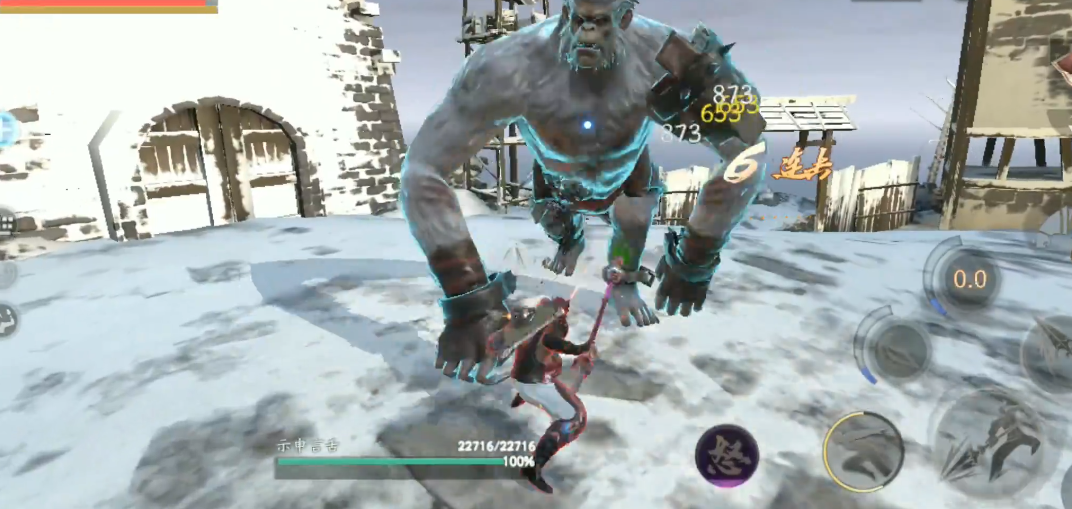Activate the purple rage skill button
1072x509 pixels.
point(727,456)
